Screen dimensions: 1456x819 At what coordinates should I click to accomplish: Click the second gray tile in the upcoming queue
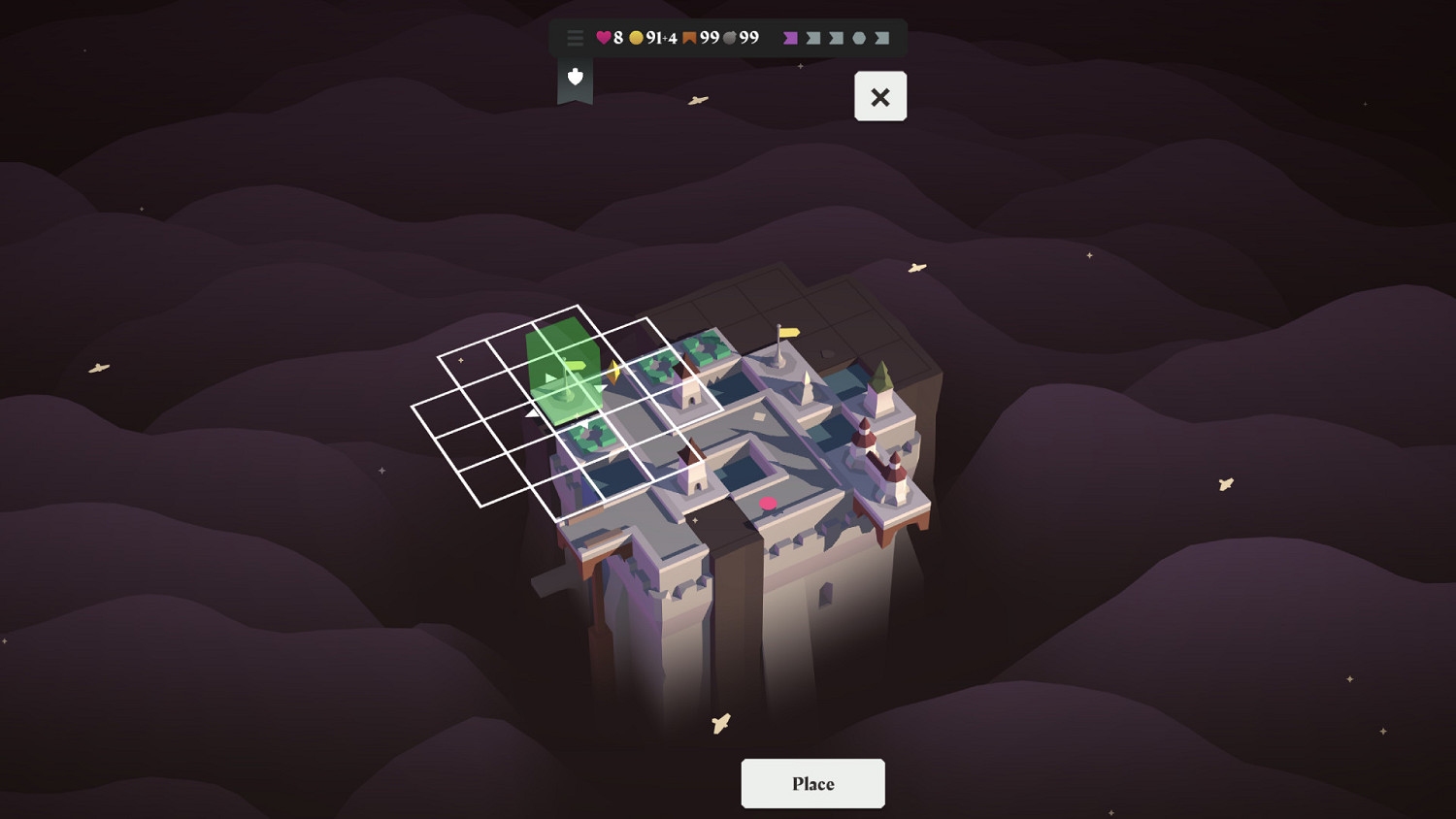click(x=813, y=38)
